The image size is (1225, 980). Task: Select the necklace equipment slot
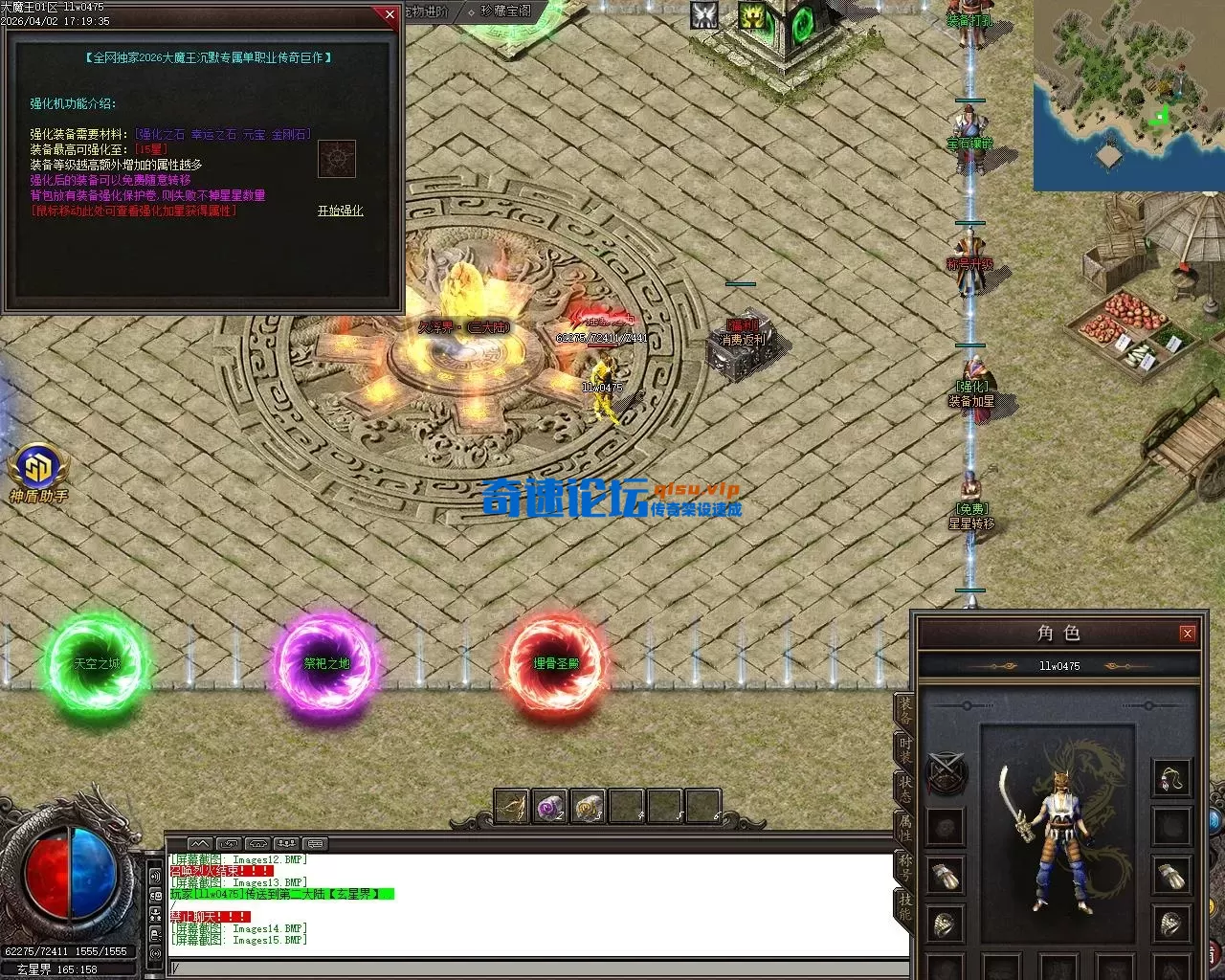click(x=1171, y=777)
